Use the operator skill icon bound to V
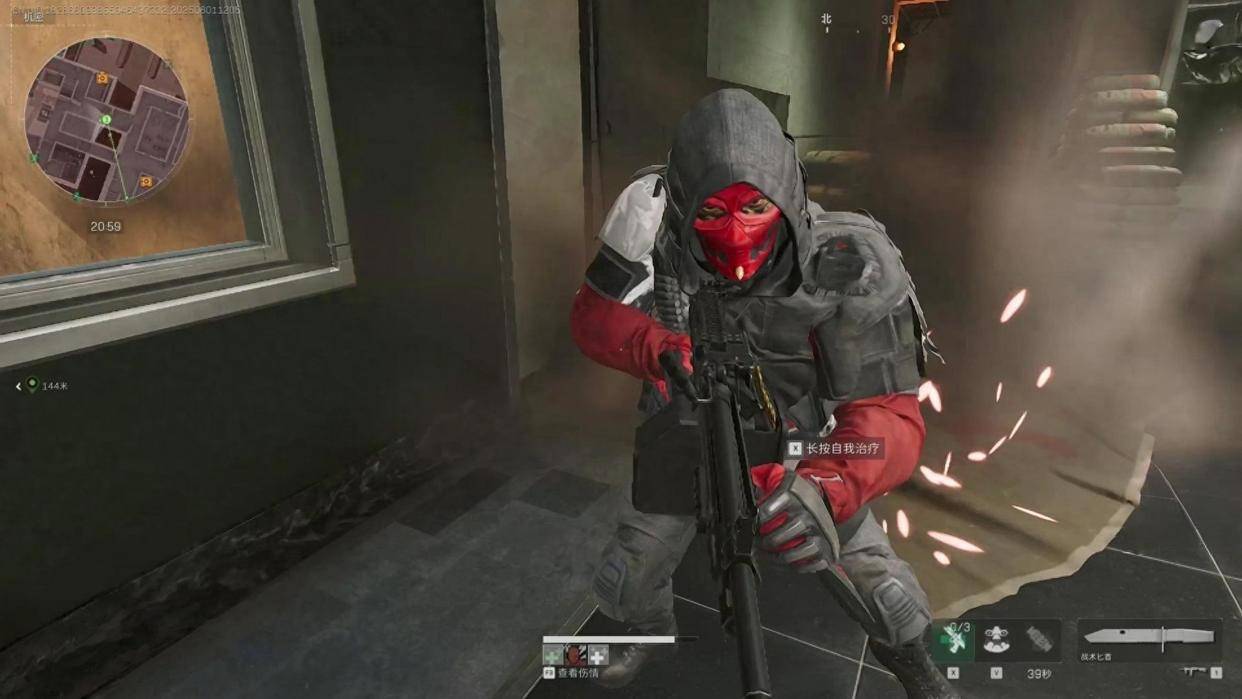Viewport: 1242px width, 699px height. tap(995, 640)
